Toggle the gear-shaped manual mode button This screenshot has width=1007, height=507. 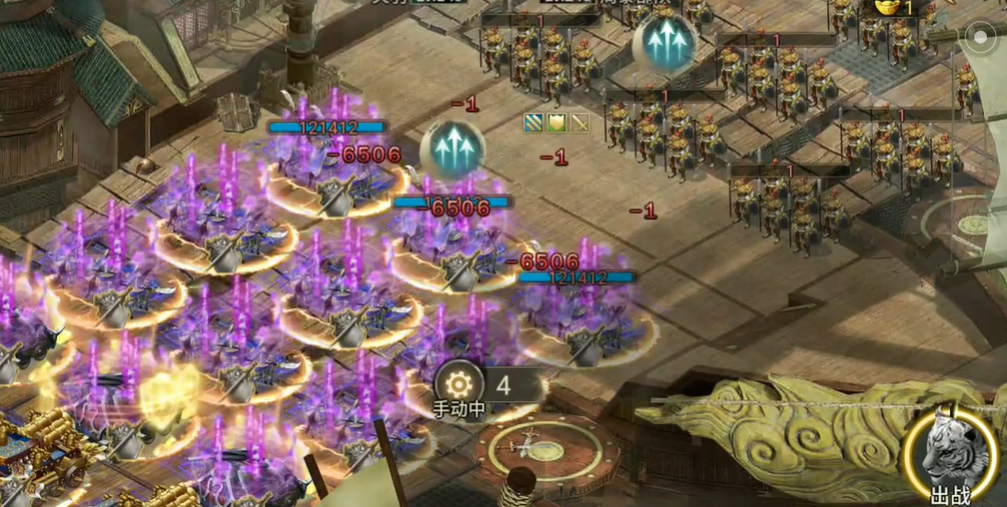click(x=459, y=384)
